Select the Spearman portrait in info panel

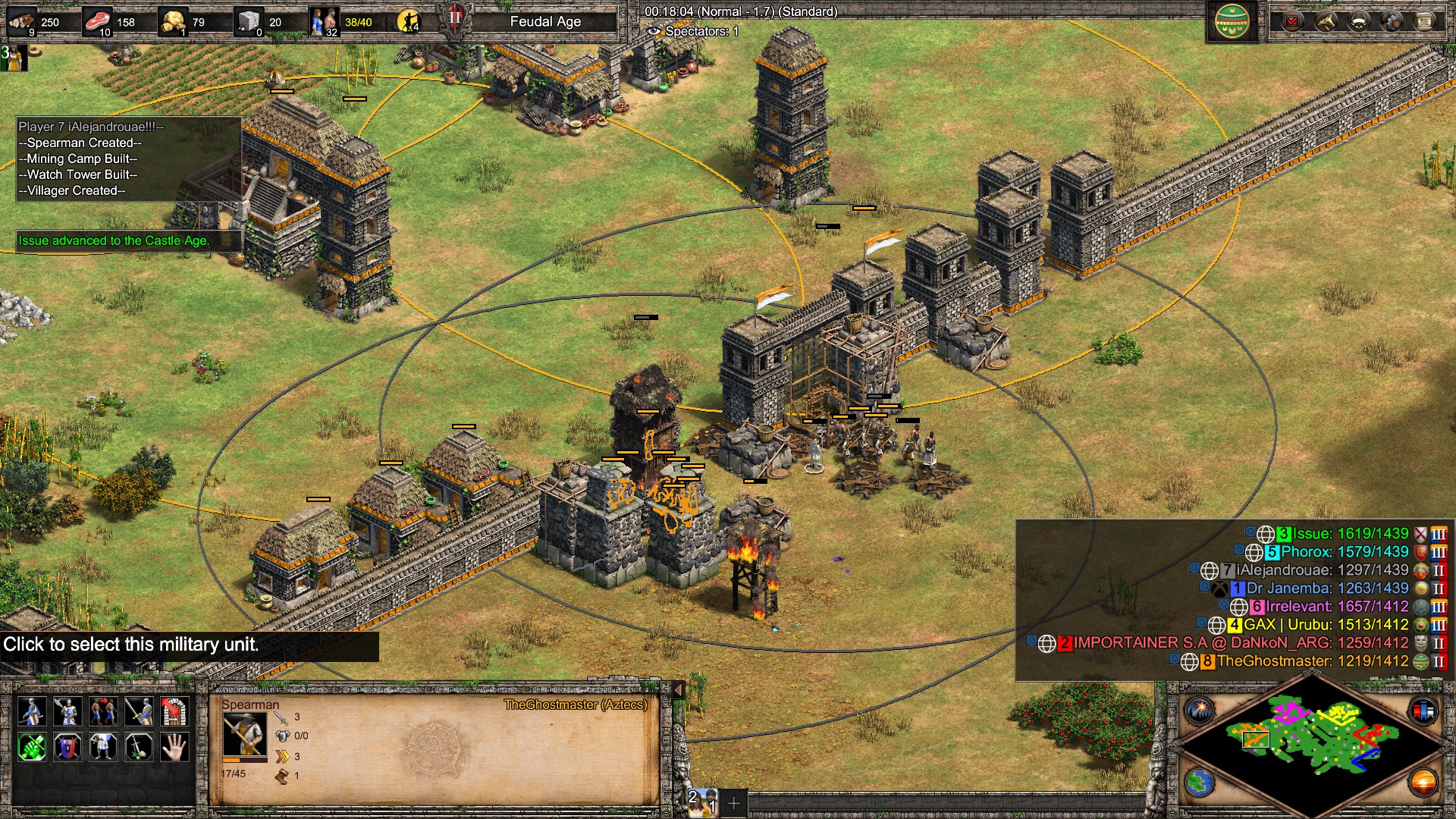pos(244,736)
